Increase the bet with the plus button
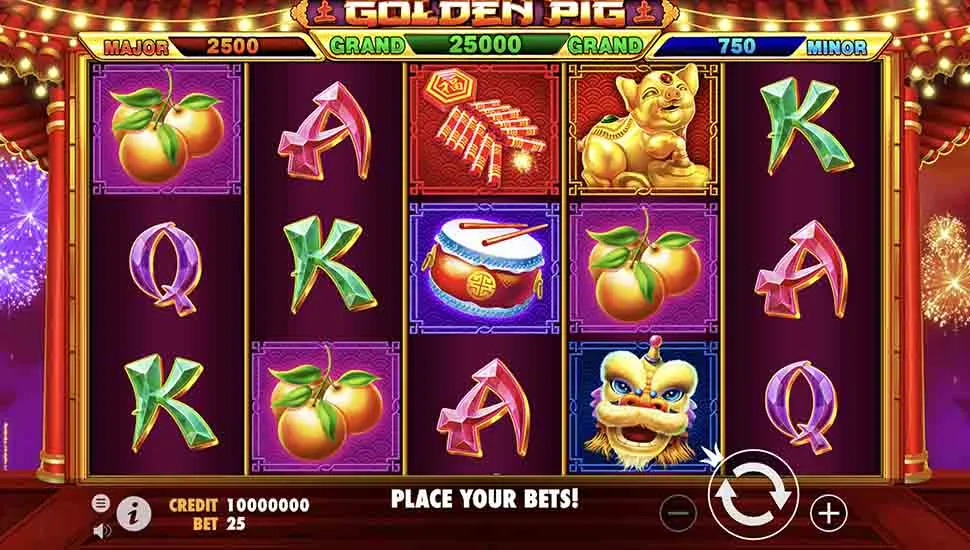The height and width of the screenshot is (550, 970). tap(828, 513)
